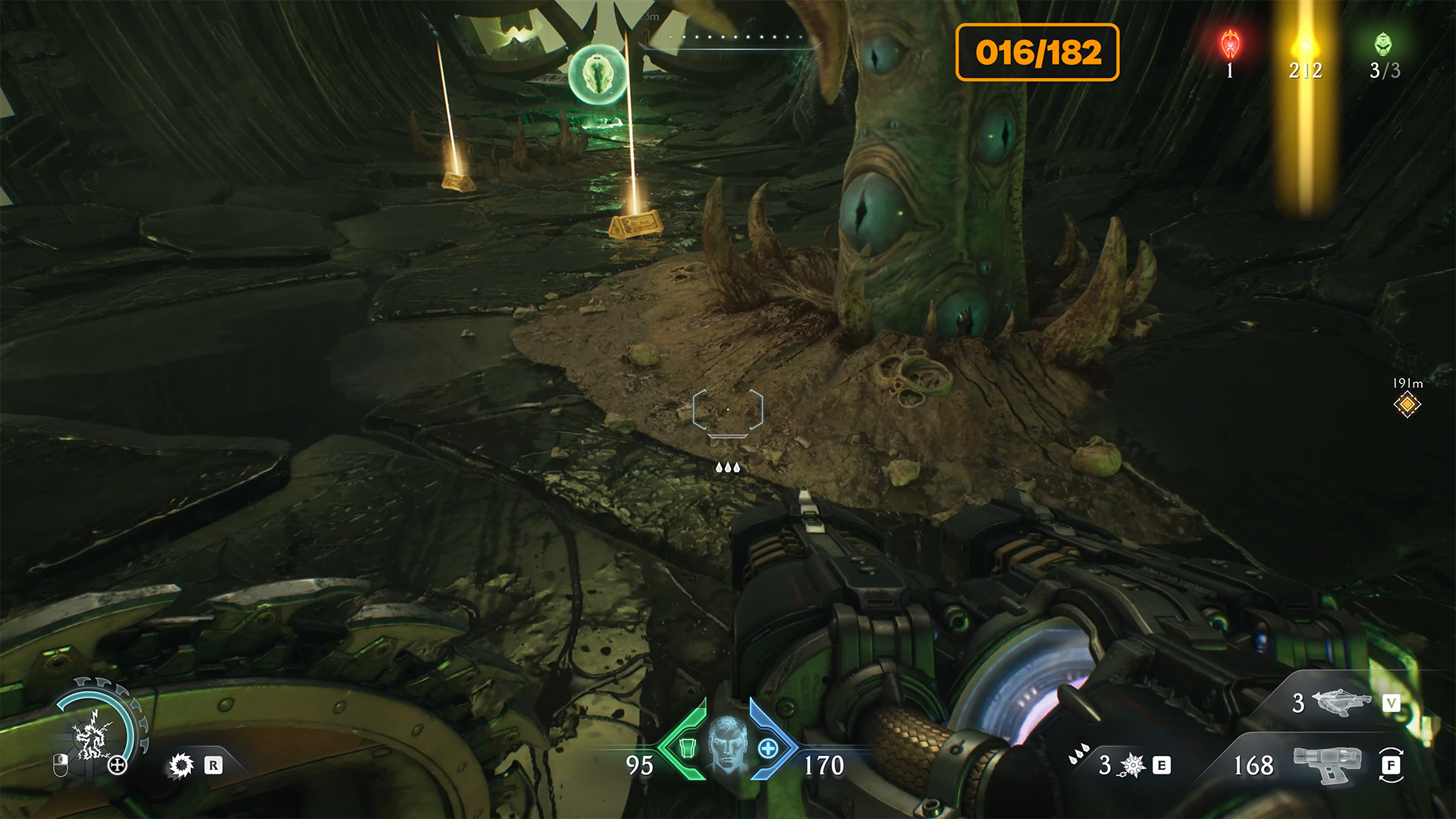Select the green armor shield icon
This screenshot has height=819, width=1456.
coord(687,748)
